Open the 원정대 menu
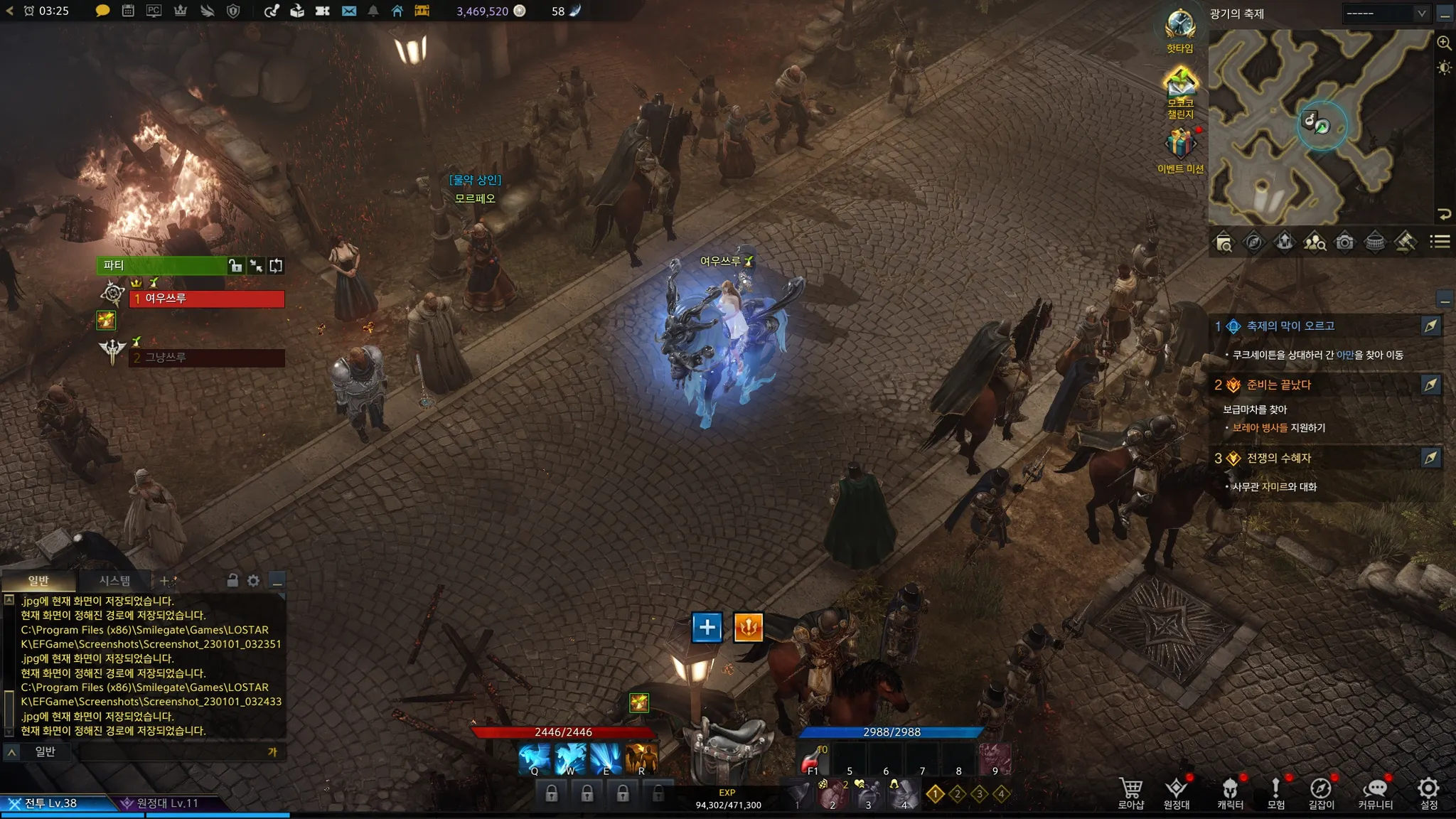The height and width of the screenshot is (819, 1456). (x=1177, y=792)
